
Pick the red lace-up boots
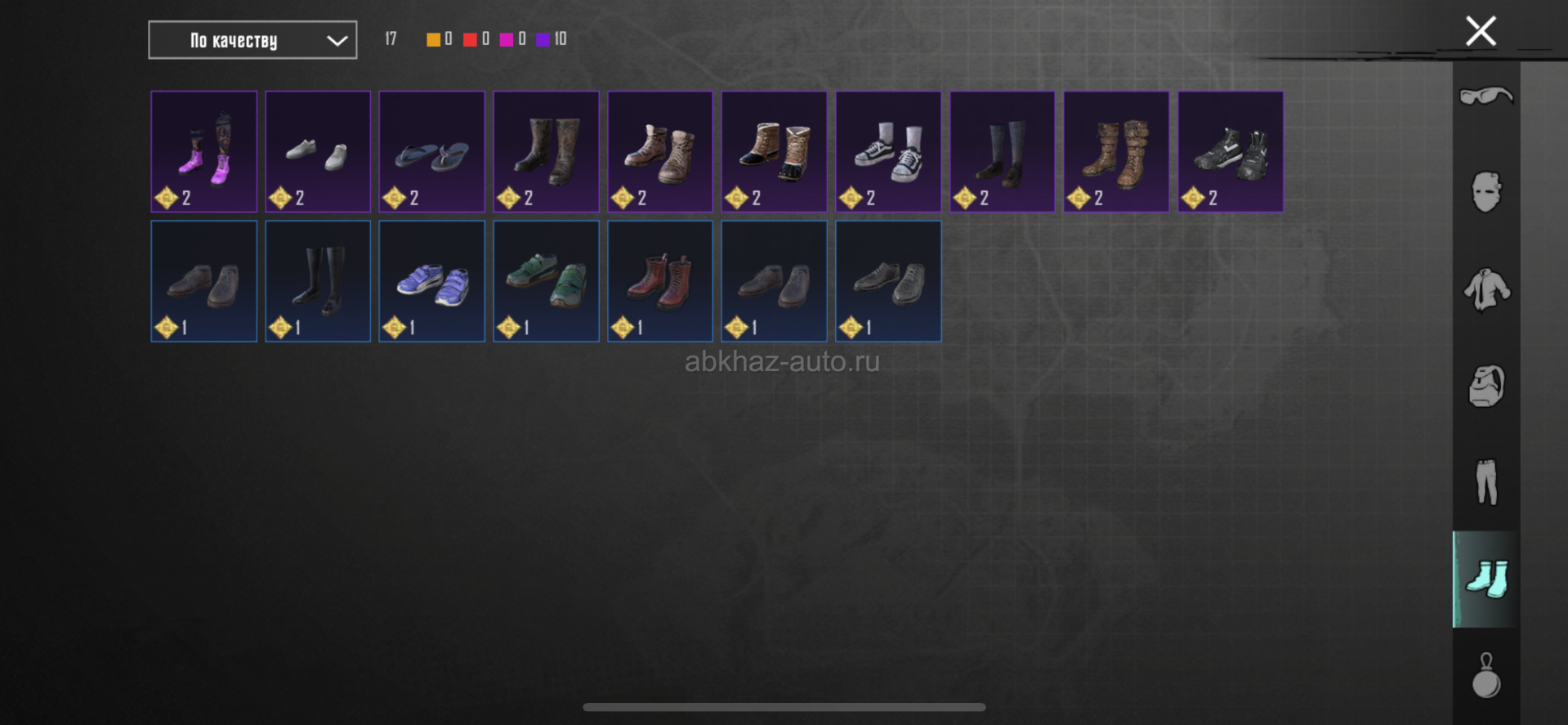[x=660, y=281]
